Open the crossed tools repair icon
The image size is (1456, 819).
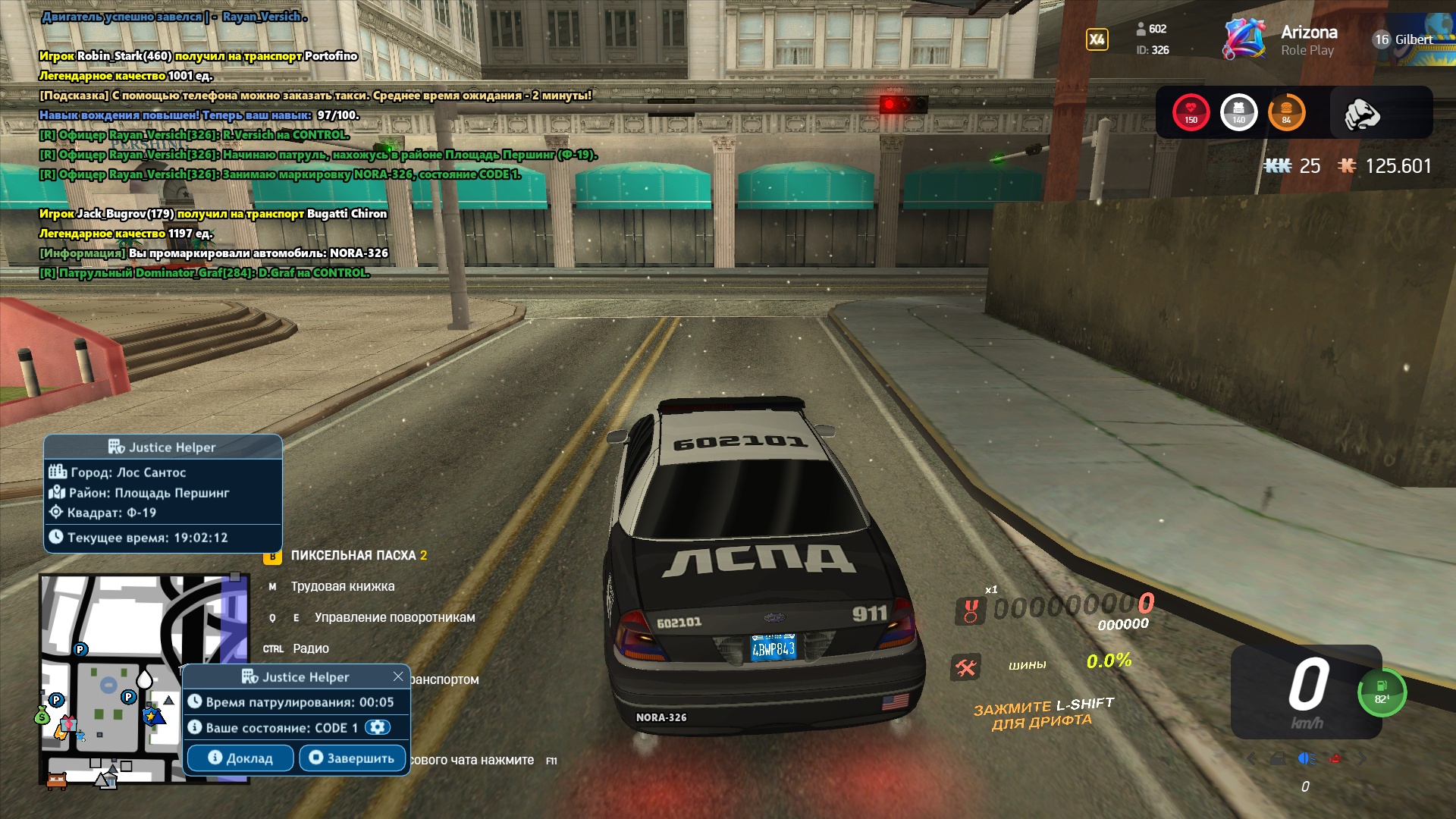point(965,667)
